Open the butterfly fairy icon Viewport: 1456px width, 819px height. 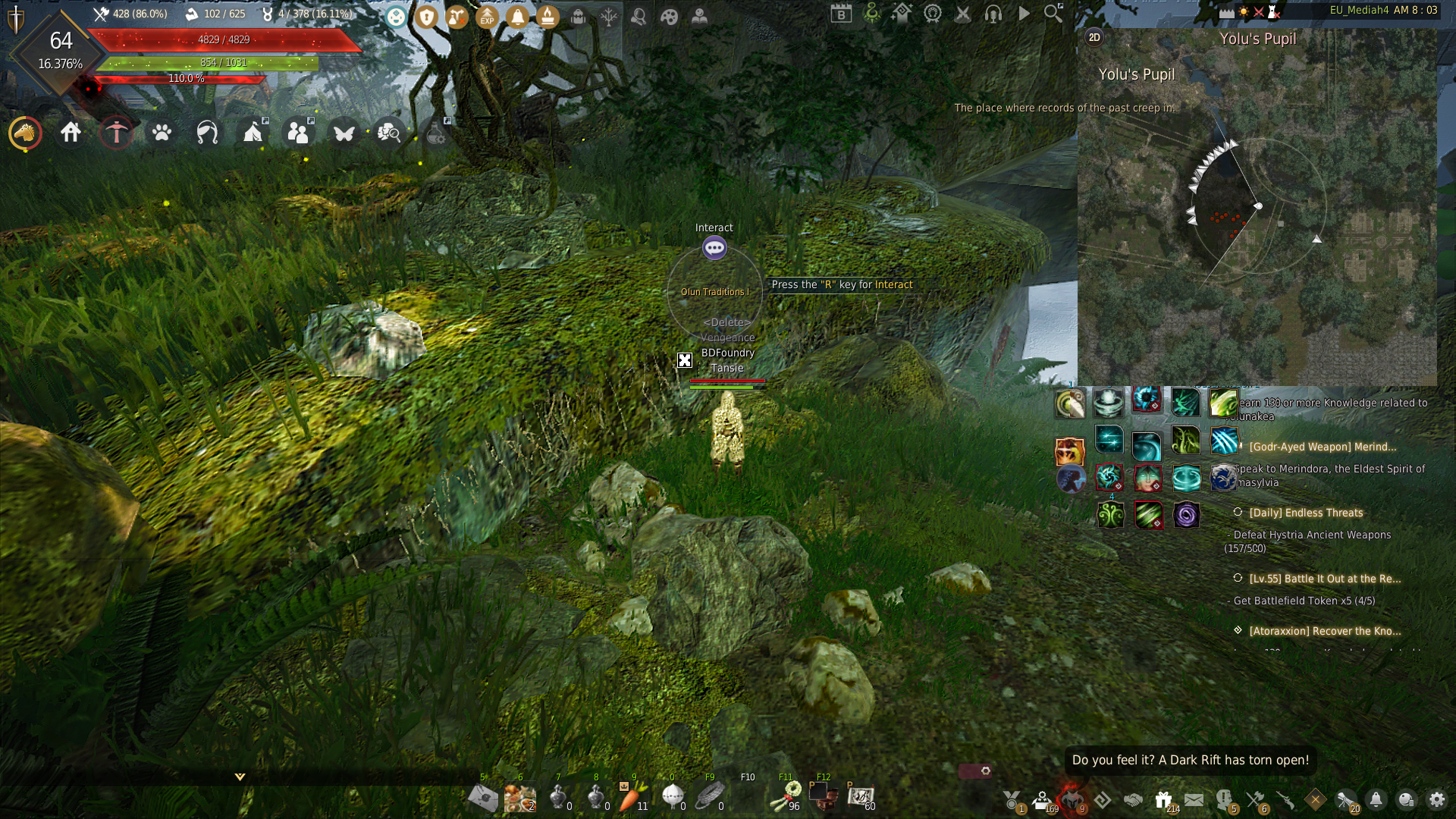[x=344, y=133]
